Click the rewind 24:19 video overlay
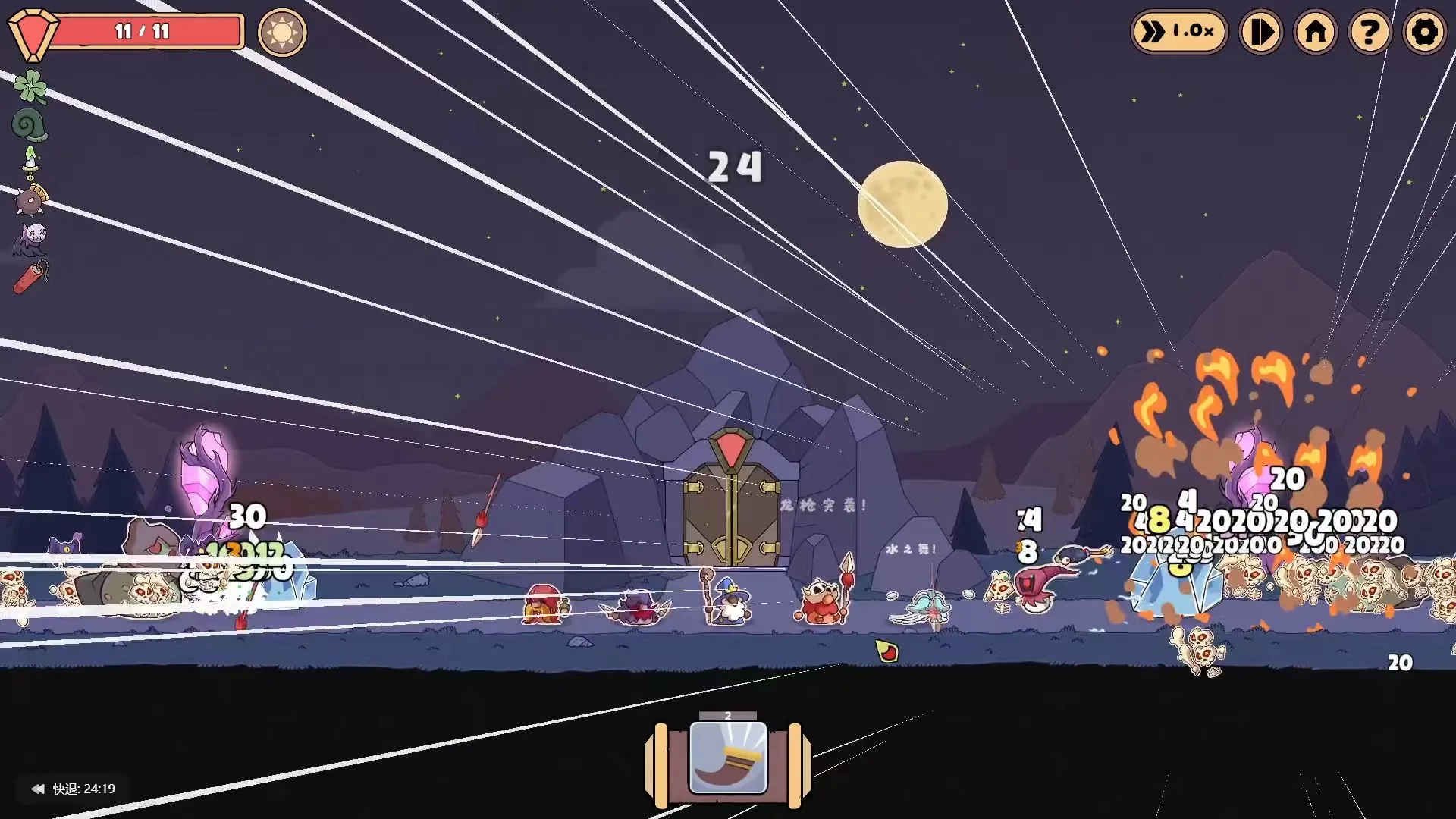Screen dimensions: 1456x819 click(x=73, y=789)
